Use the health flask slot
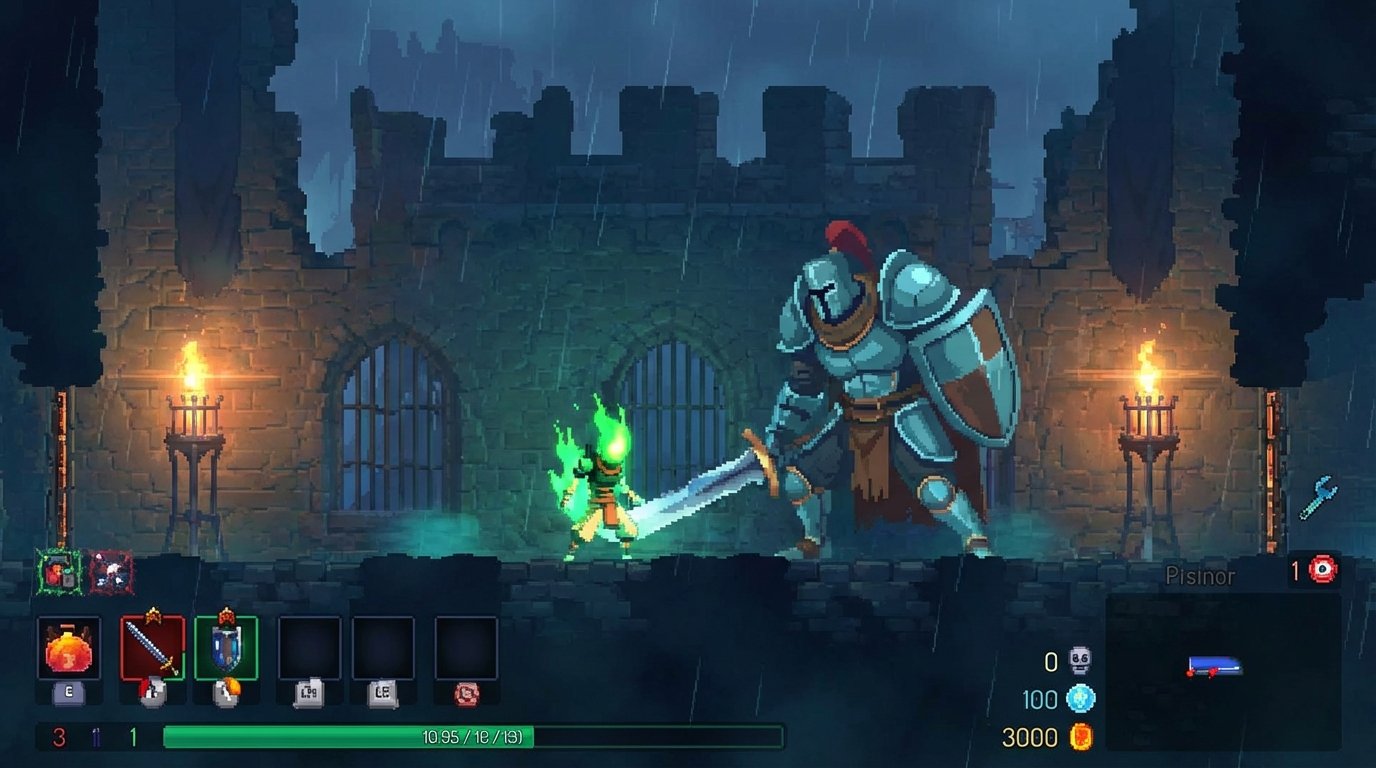The height and width of the screenshot is (768, 1376). coord(69,648)
